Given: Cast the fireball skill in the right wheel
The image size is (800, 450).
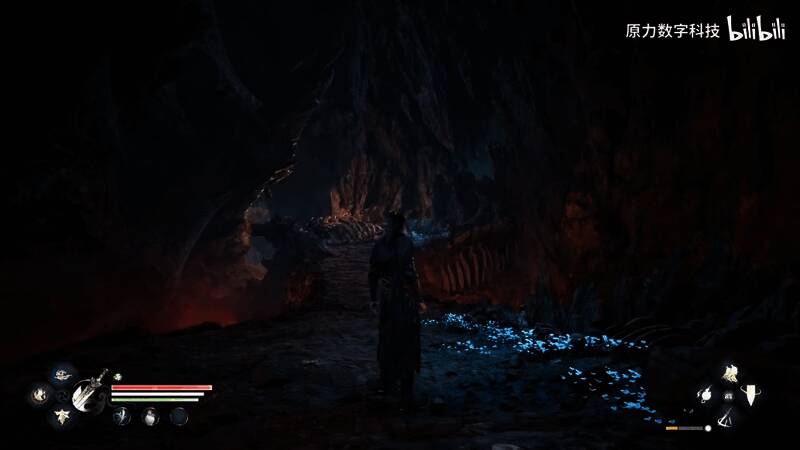Looking at the screenshot, I should point(704,395).
